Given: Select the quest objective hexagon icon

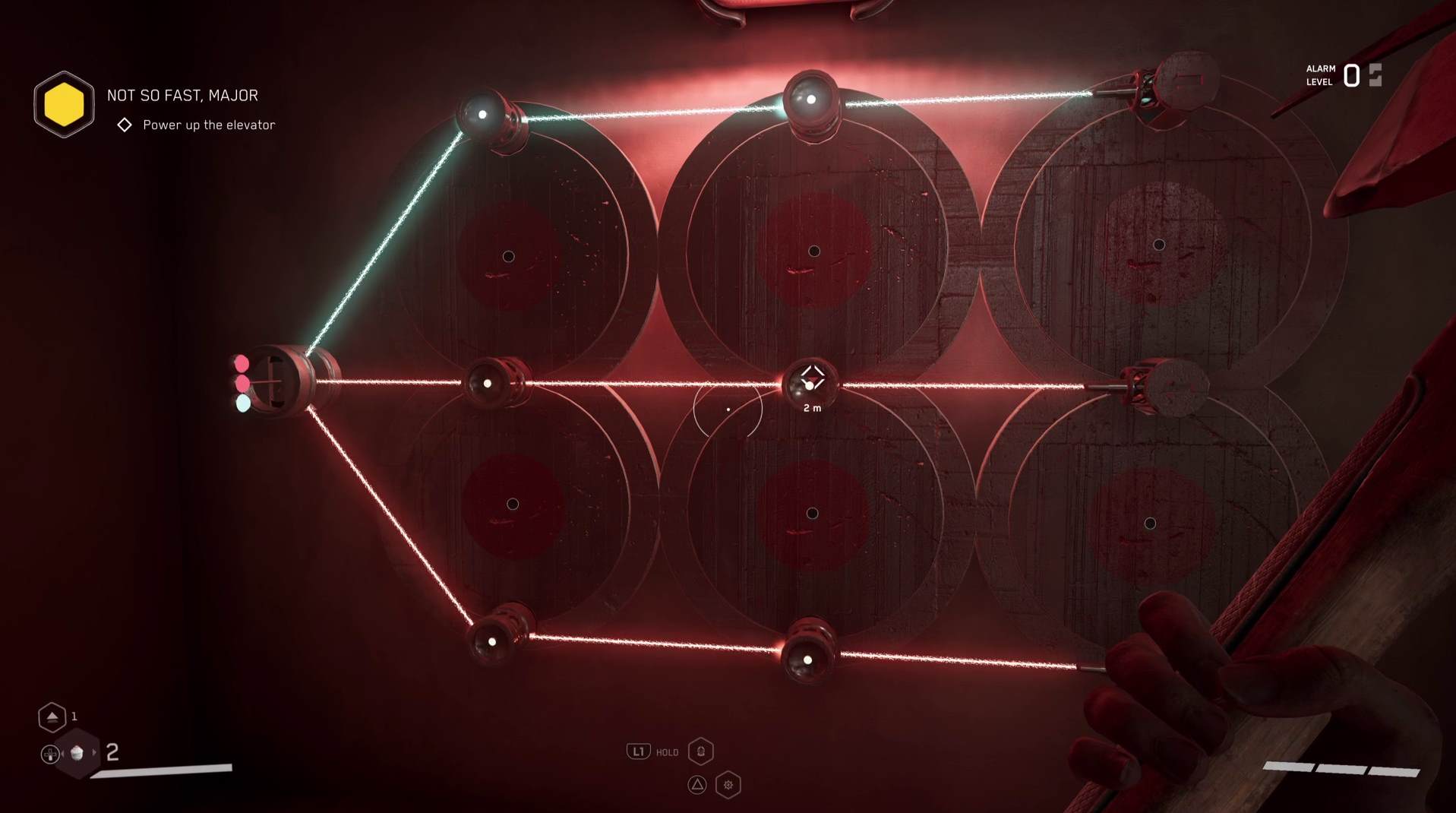Looking at the screenshot, I should pos(64,103).
